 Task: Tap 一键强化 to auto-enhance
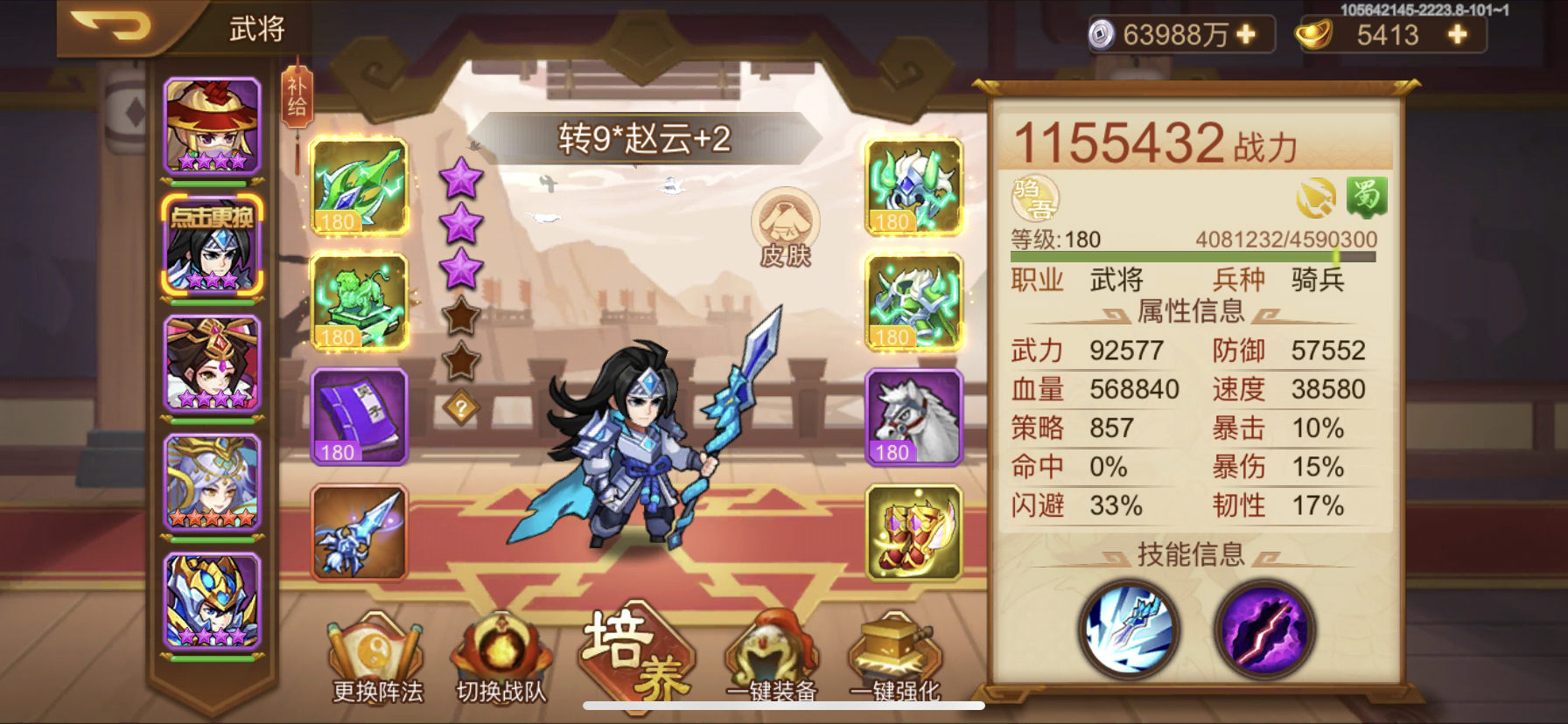[896, 662]
